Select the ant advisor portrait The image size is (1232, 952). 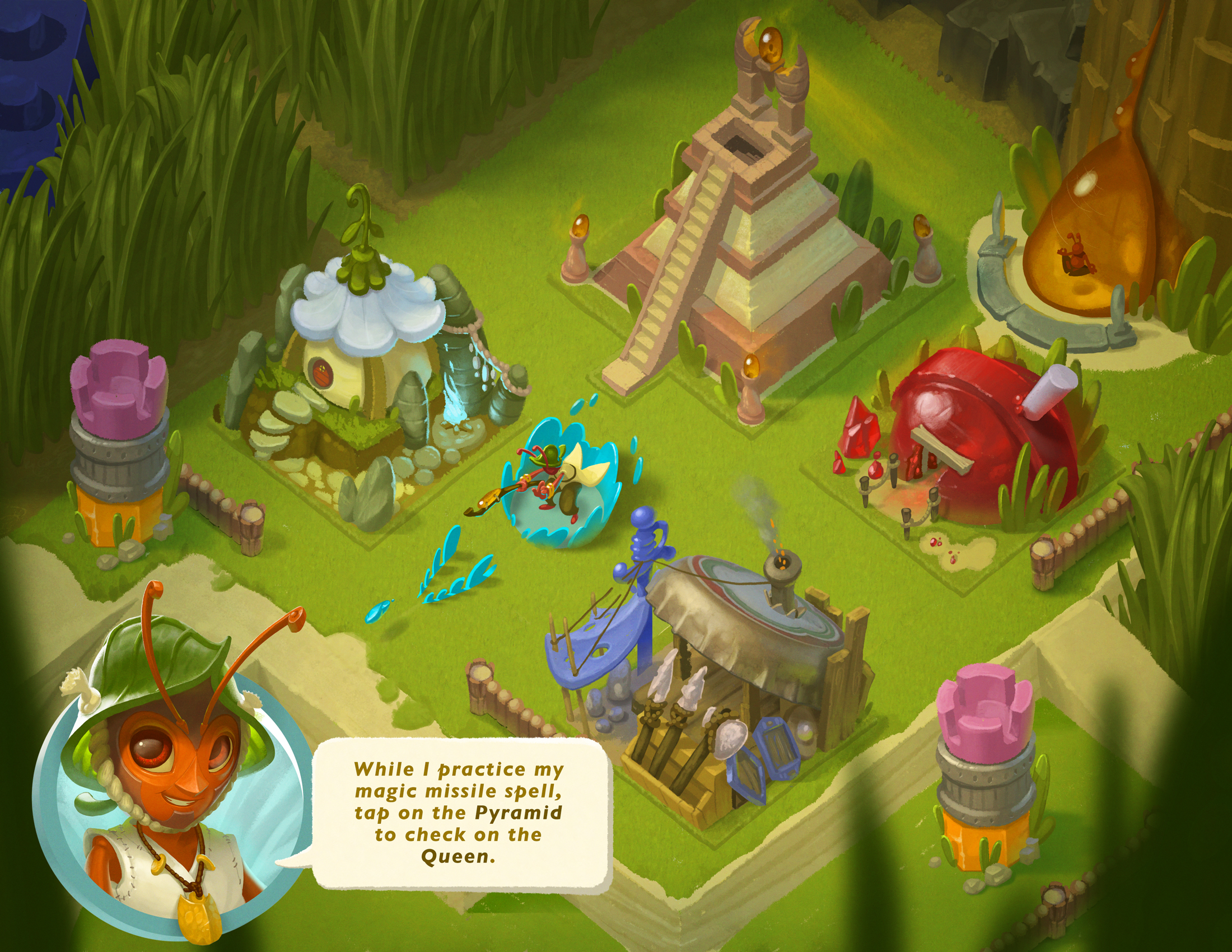169,801
